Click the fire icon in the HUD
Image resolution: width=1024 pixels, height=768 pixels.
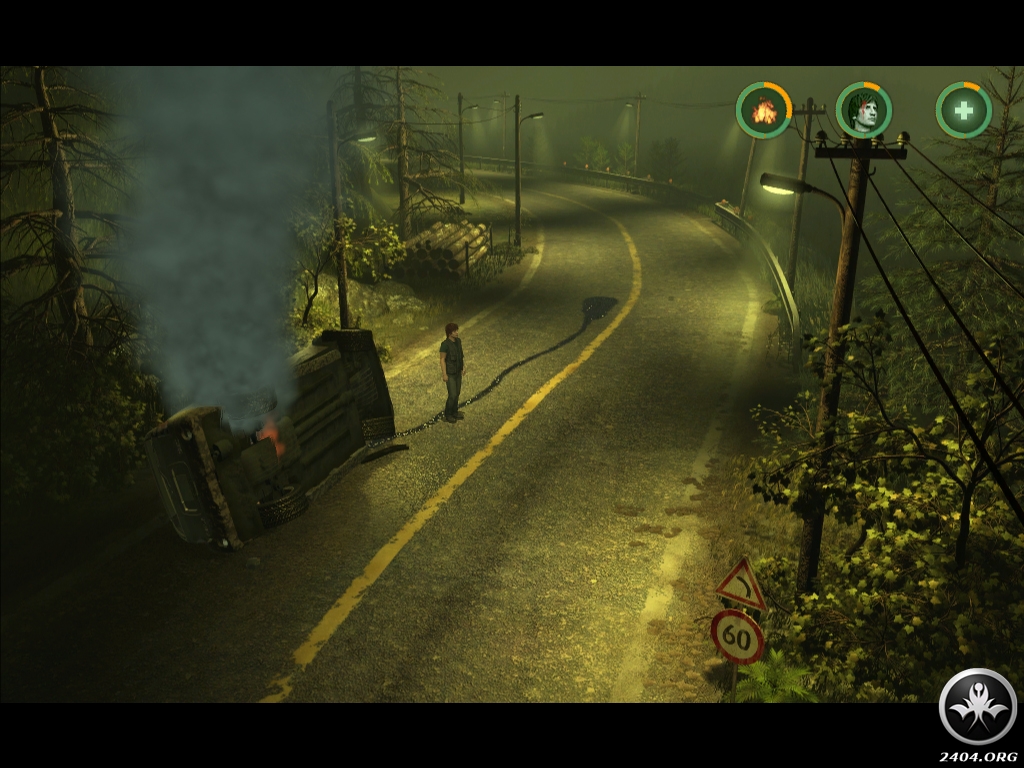pyautogui.click(x=764, y=110)
